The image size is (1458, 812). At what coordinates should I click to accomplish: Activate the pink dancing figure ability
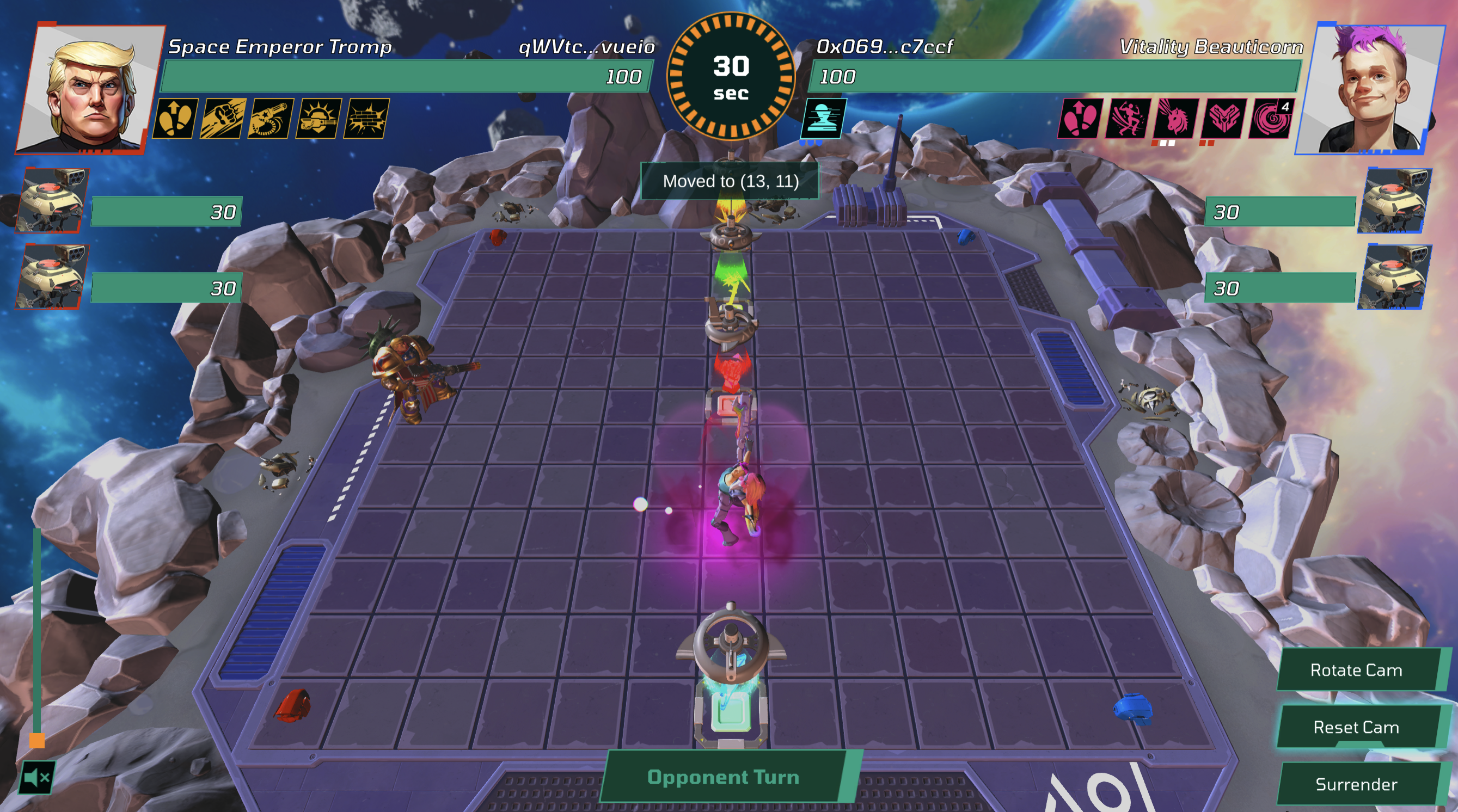click(1128, 118)
